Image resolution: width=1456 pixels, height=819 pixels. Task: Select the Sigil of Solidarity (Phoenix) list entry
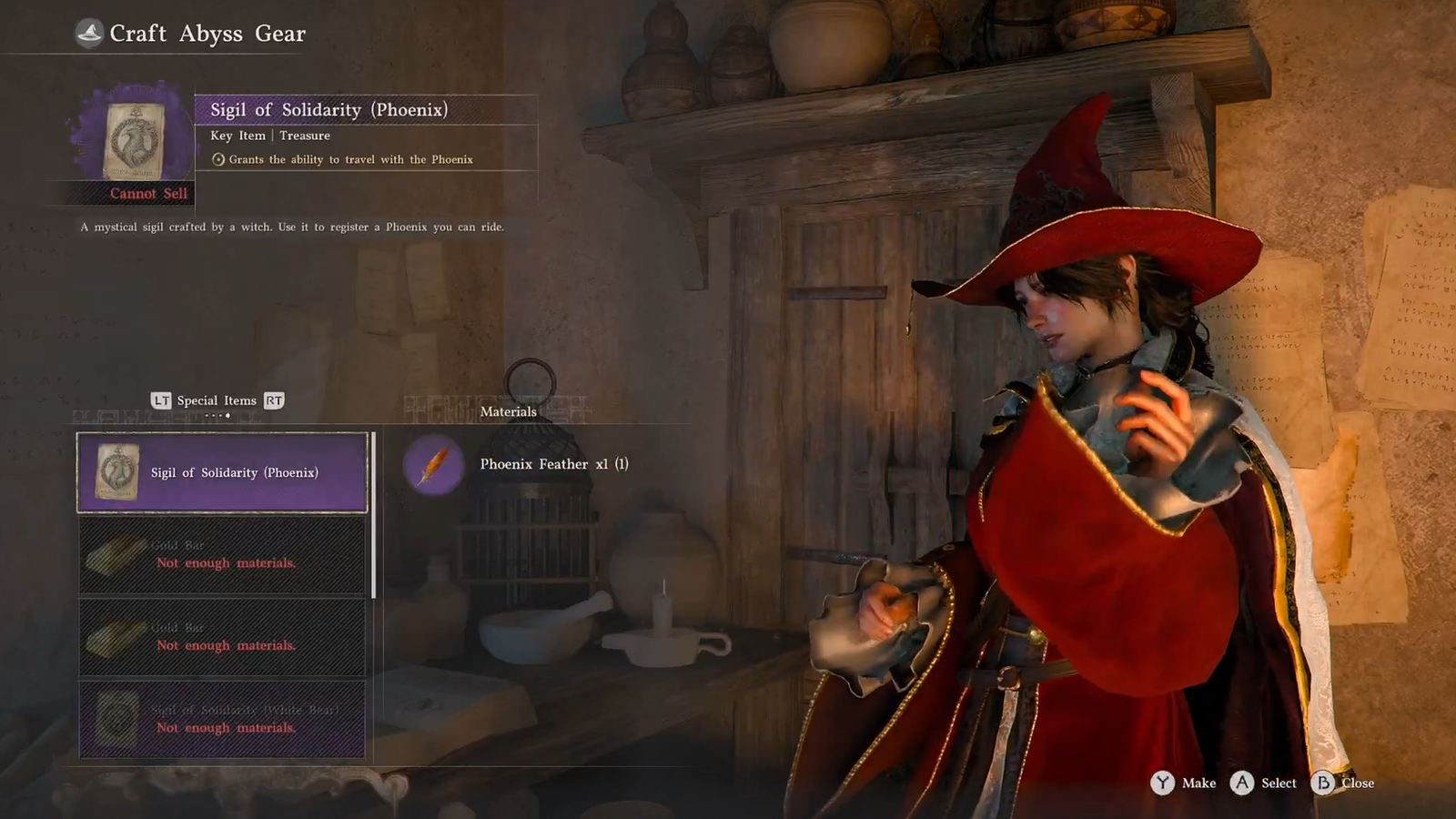click(x=221, y=473)
